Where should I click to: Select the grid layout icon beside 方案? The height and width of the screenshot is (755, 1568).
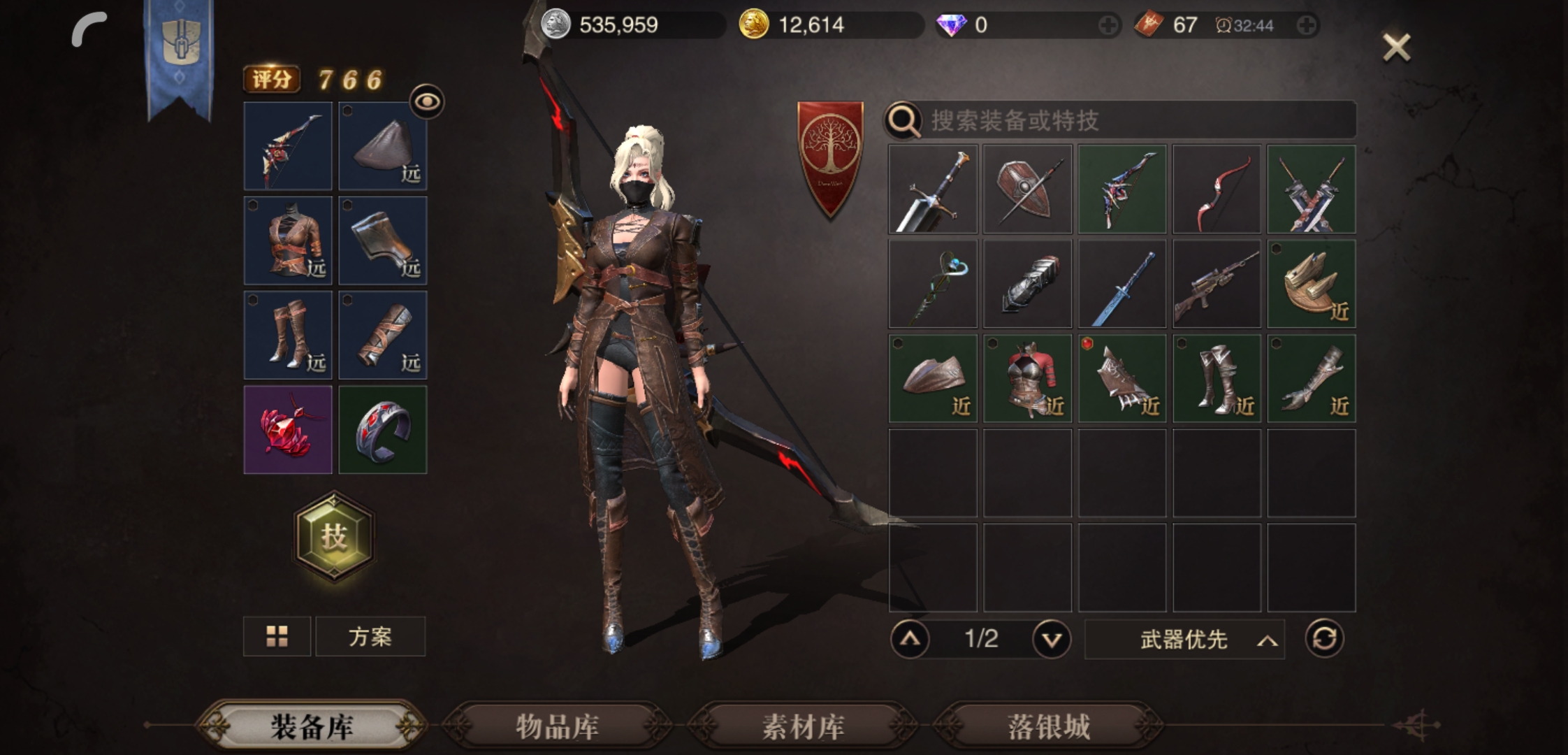[277, 636]
